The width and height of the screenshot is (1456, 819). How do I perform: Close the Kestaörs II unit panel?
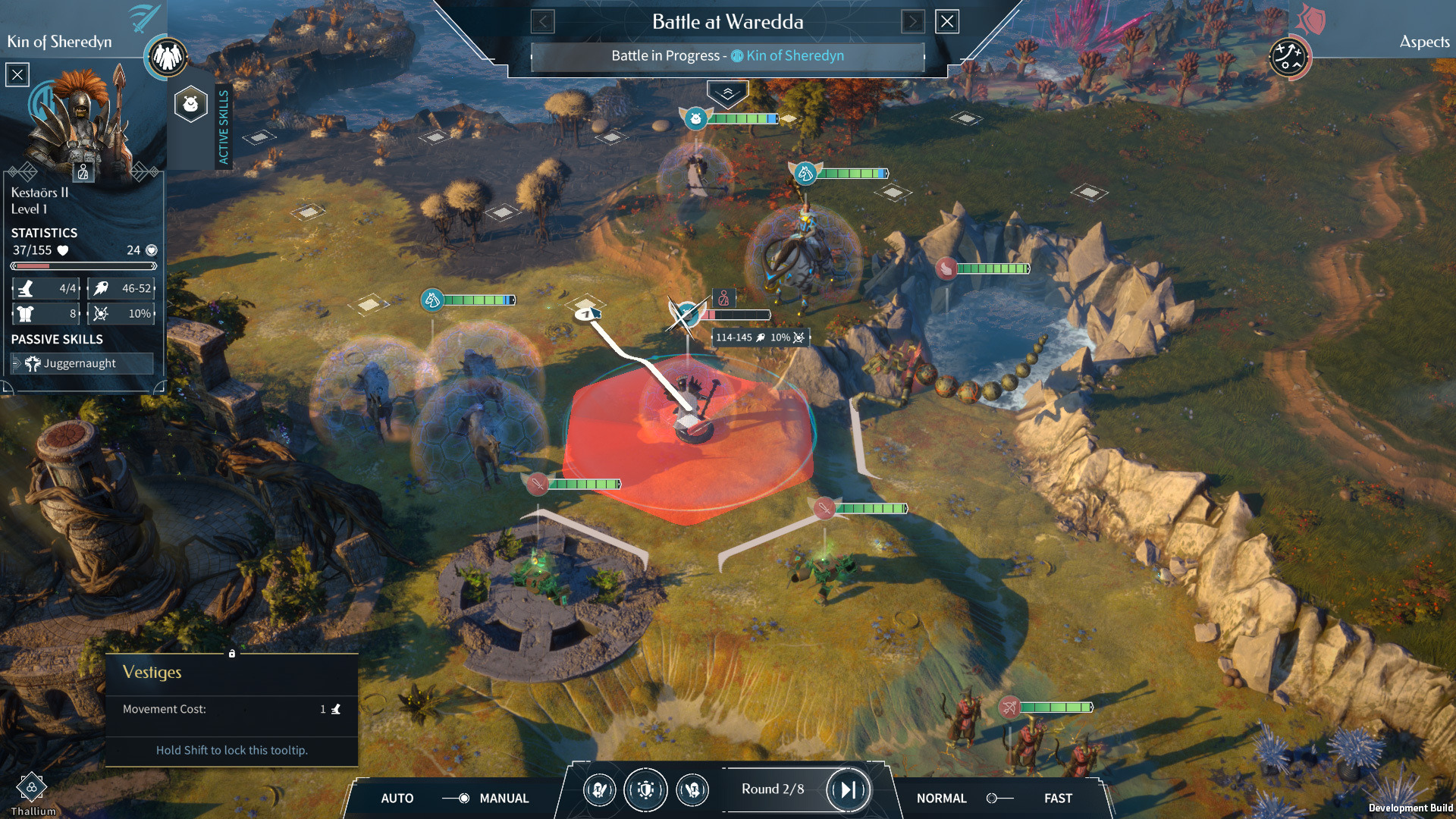tap(17, 74)
